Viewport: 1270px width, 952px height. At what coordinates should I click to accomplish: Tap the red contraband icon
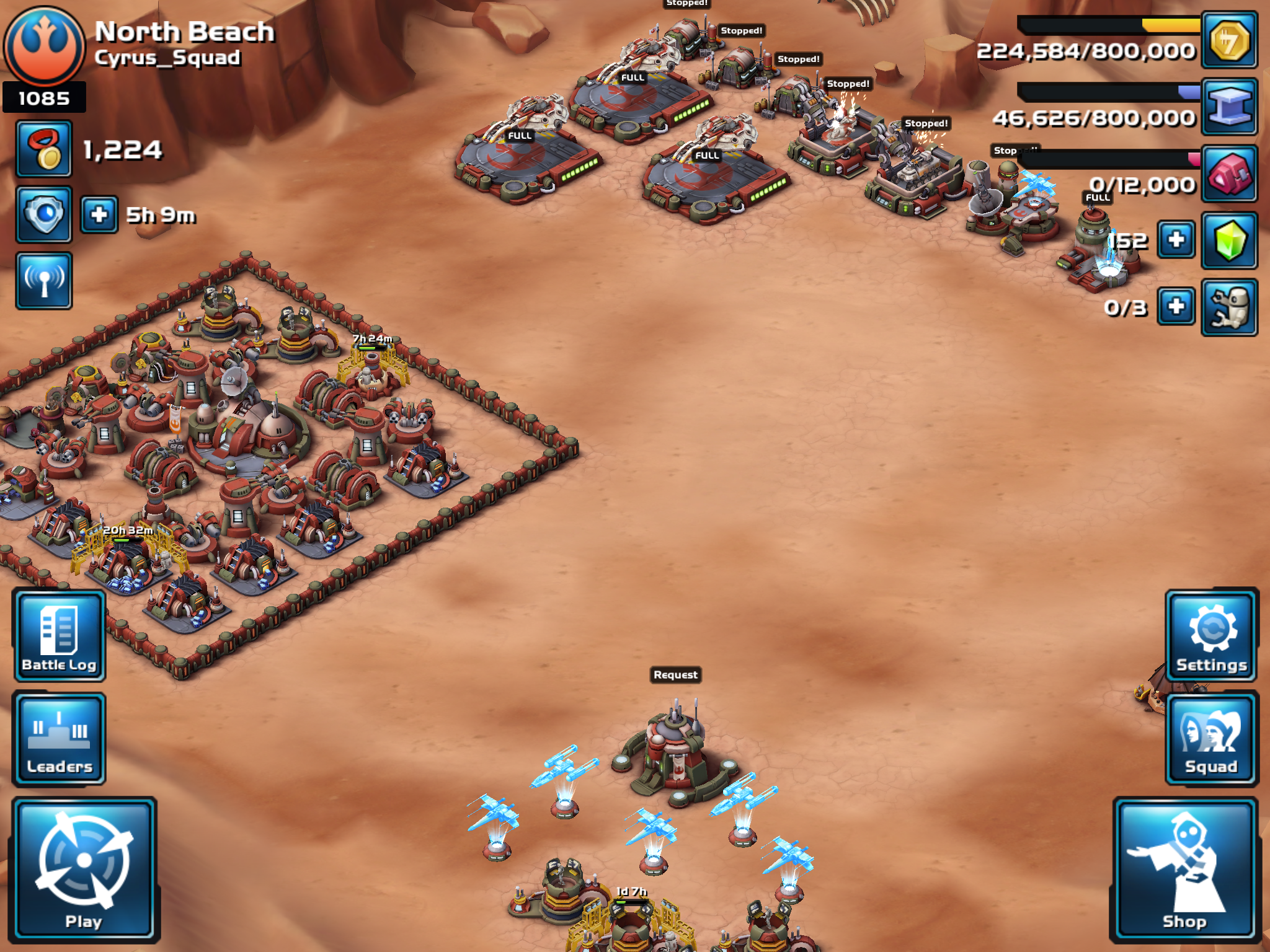click(x=1229, y=174)
